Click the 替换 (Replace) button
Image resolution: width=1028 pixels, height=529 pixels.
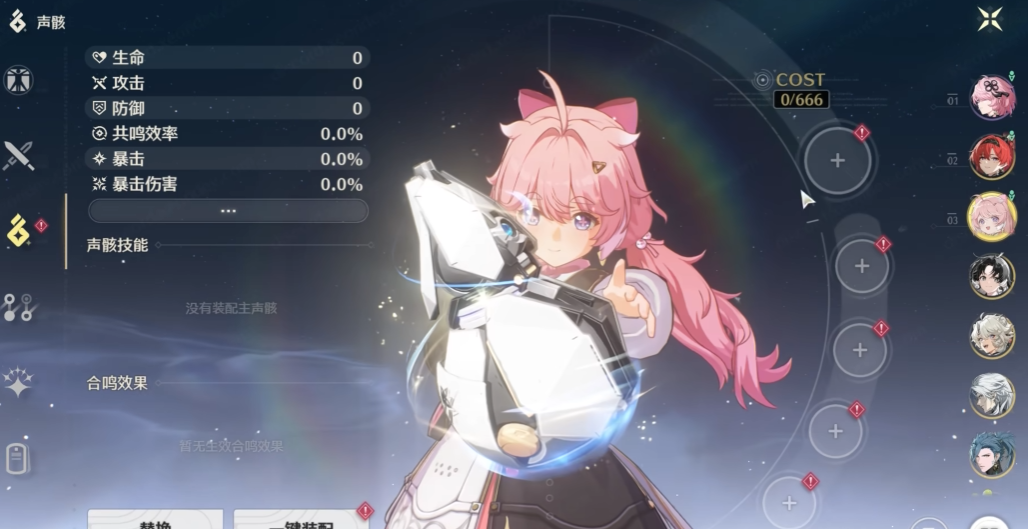pyautogui.click(x=155, y=520)
